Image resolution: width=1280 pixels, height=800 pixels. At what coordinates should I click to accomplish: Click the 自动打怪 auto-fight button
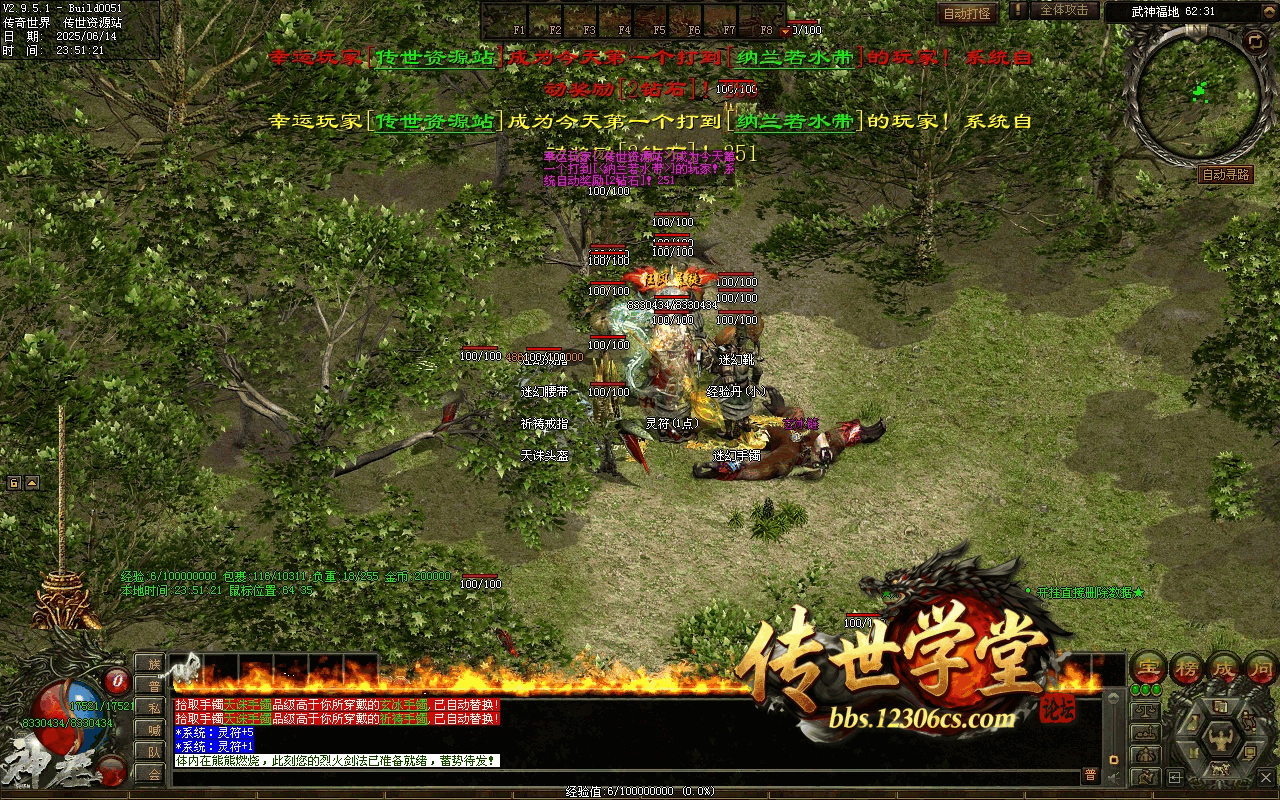(967, 13)
